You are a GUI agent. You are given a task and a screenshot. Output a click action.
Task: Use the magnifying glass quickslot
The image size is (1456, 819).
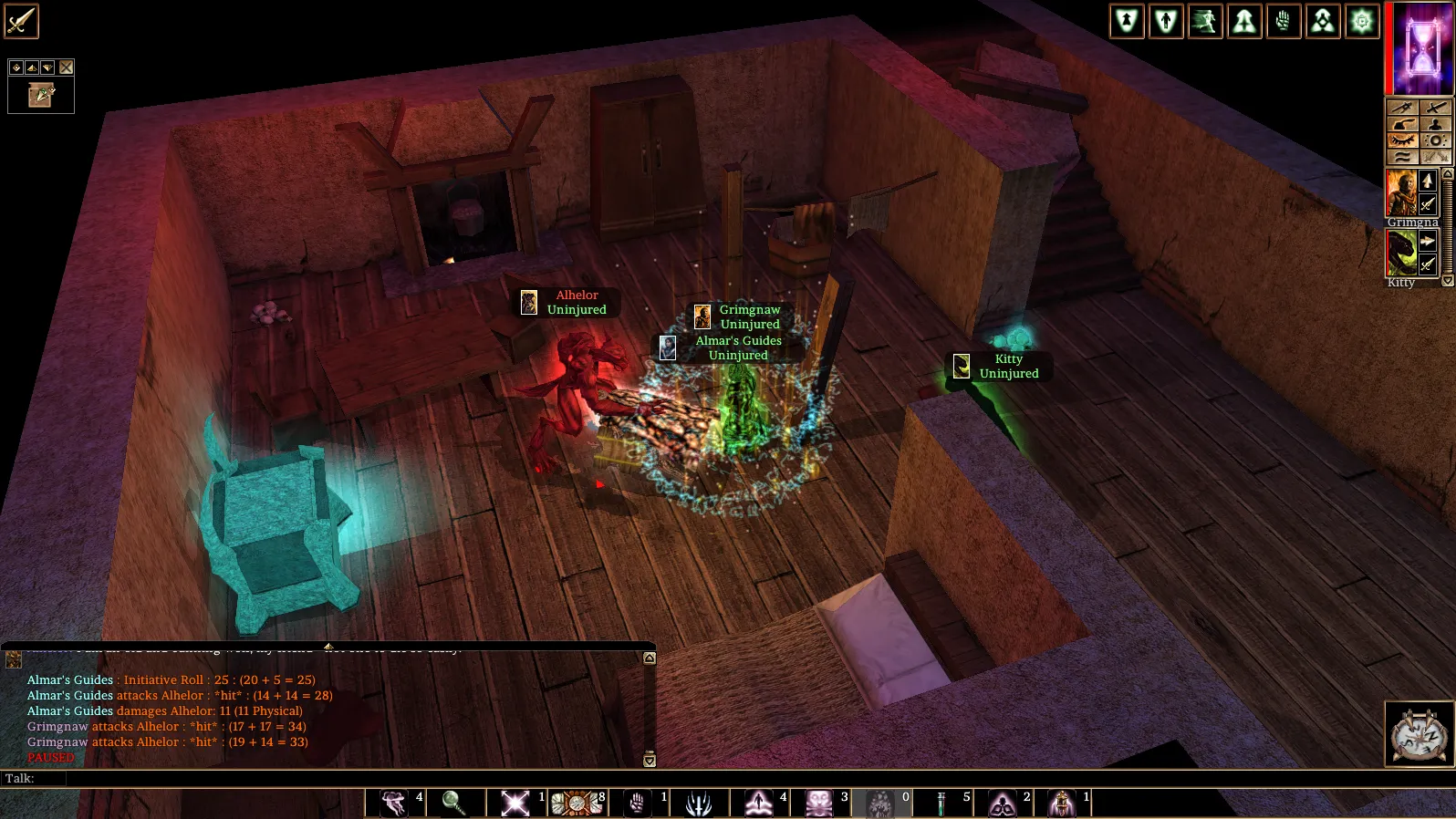453,803
